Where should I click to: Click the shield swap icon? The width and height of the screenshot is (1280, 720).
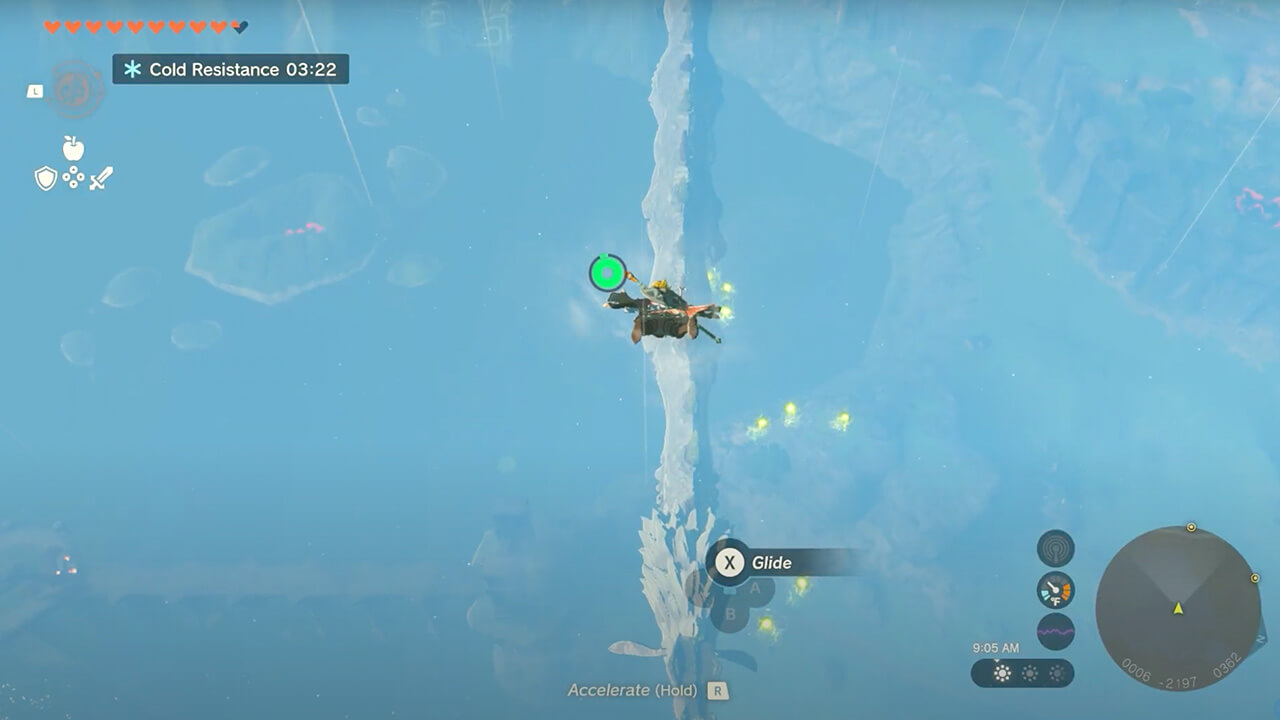[x=46, y=178]
